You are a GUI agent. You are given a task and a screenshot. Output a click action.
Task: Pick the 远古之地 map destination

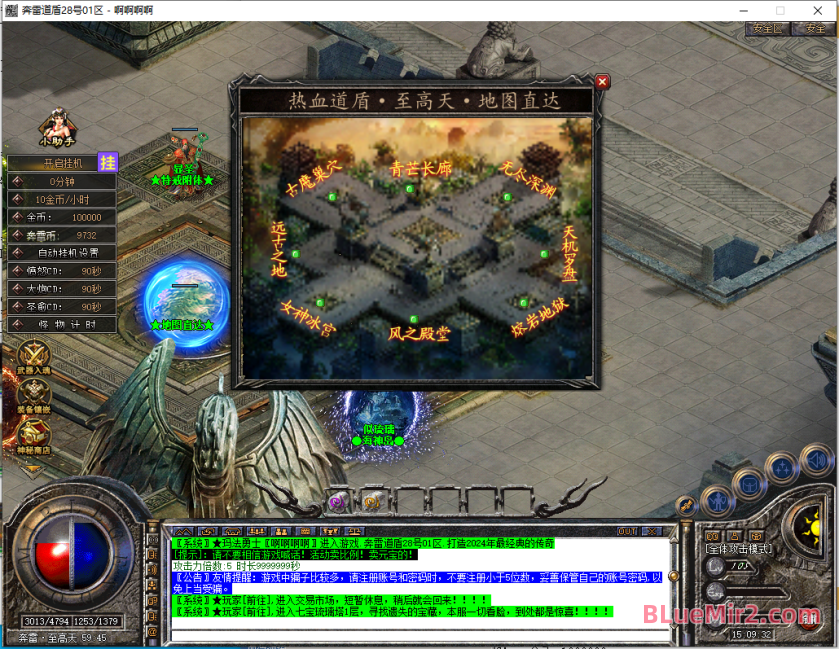(x=278, y=249)
